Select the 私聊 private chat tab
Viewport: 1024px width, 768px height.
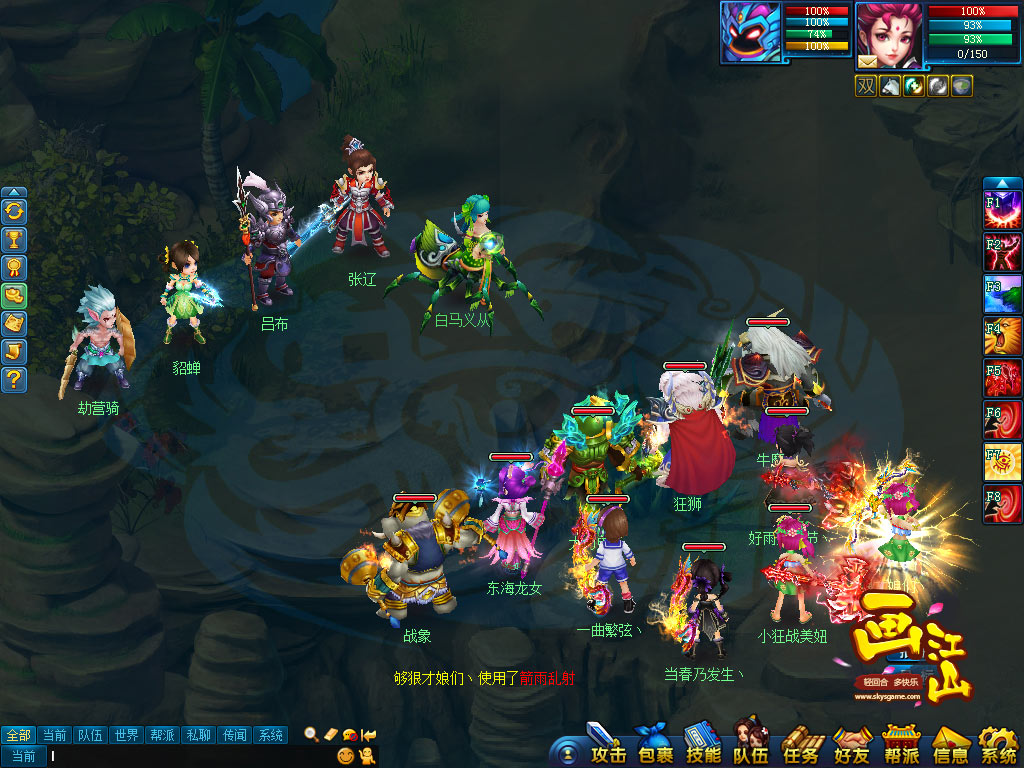[198, 735]
